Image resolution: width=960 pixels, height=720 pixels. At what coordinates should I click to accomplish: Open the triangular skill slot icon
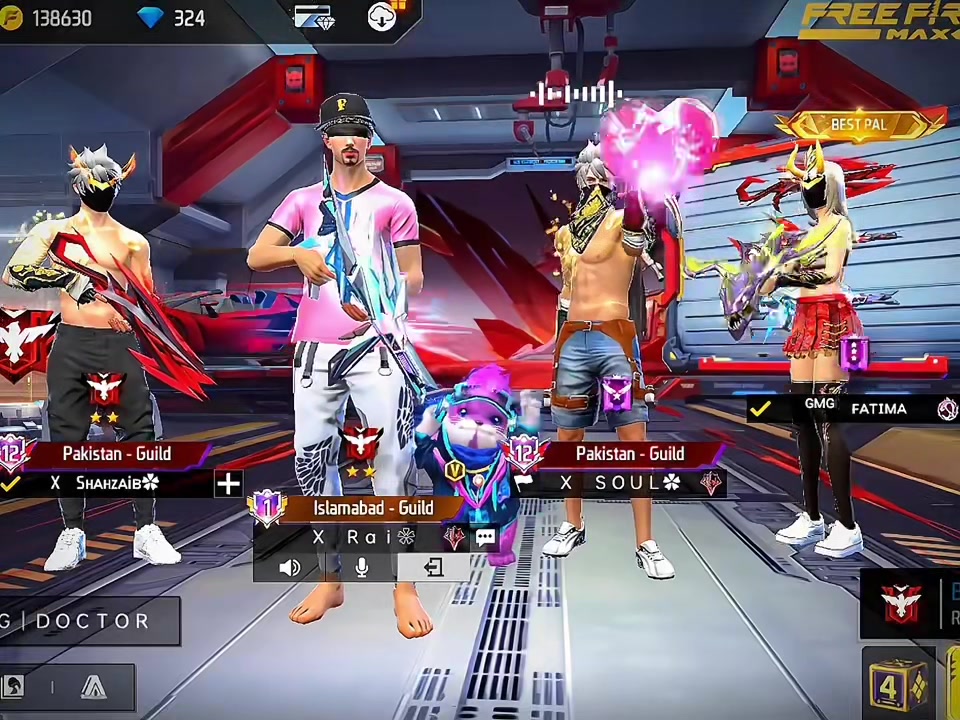point(94,687)
